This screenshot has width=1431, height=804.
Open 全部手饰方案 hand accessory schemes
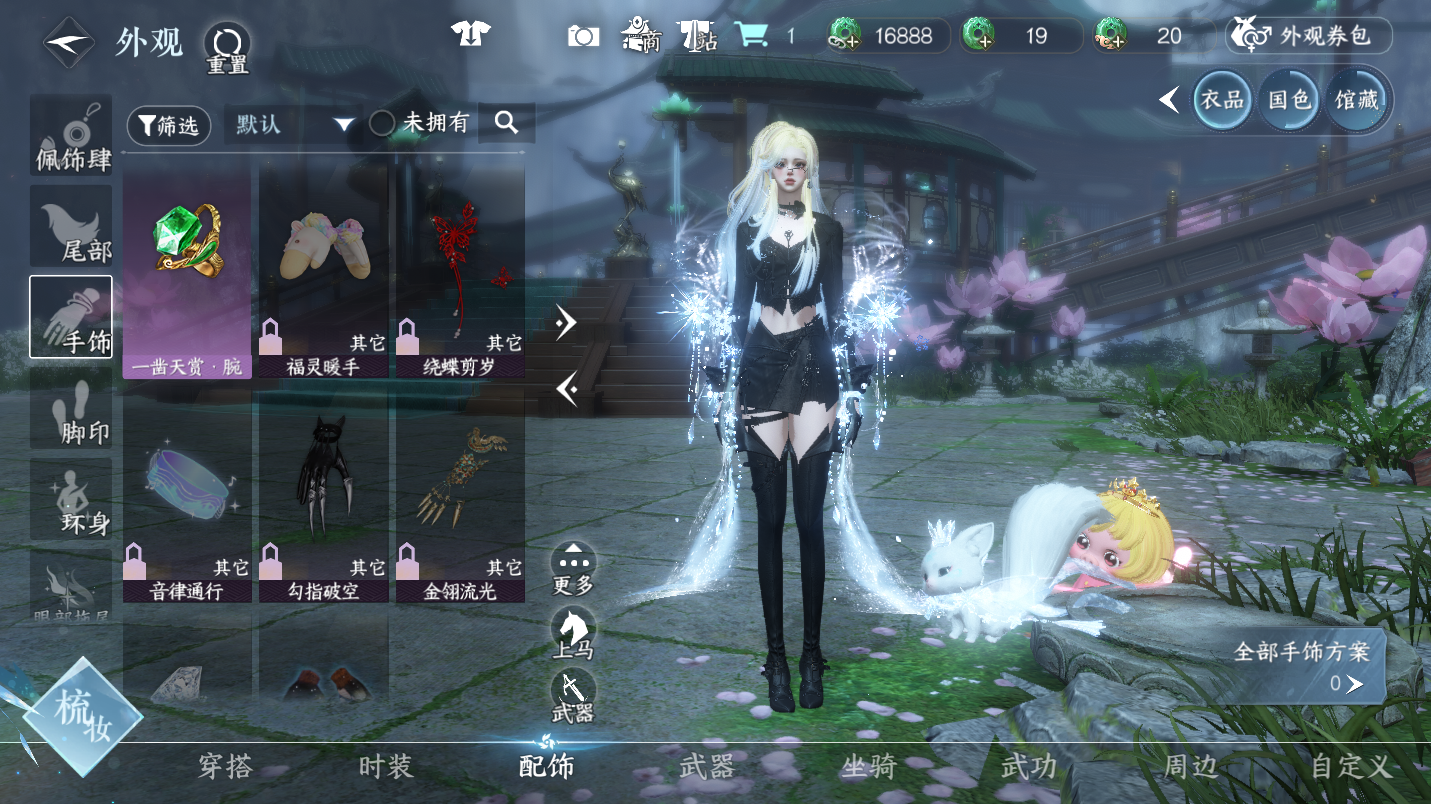pos(1302,666)
